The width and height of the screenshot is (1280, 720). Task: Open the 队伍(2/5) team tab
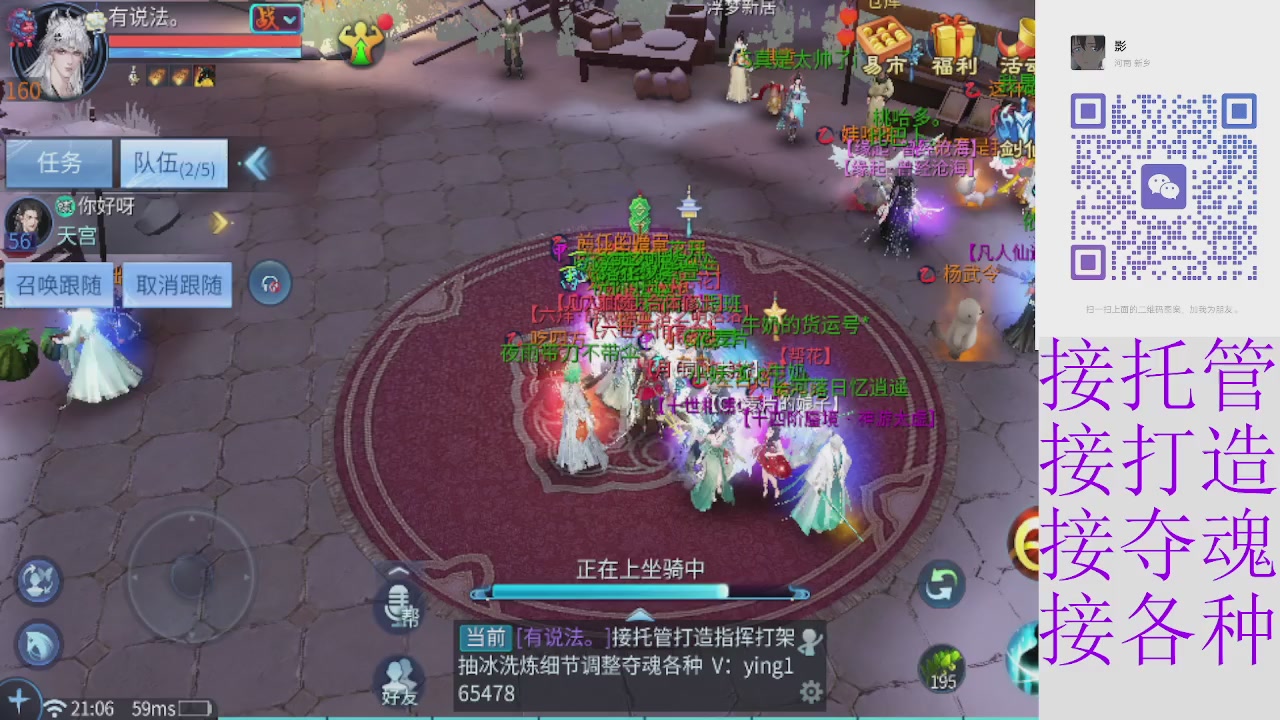tap(172, 163)
